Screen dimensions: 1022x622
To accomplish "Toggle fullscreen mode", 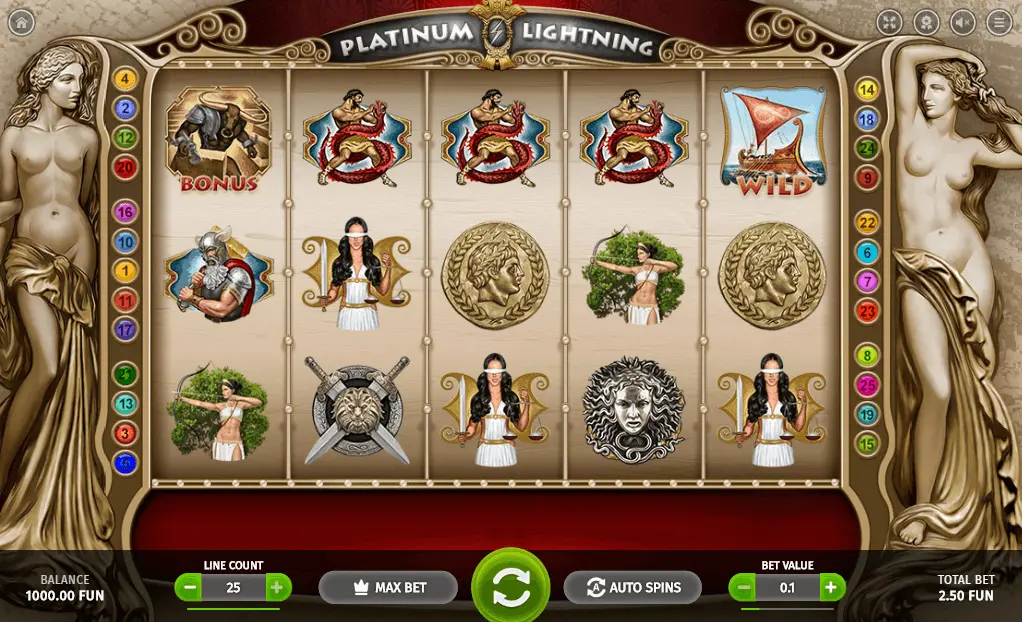I will pos(889,22).
